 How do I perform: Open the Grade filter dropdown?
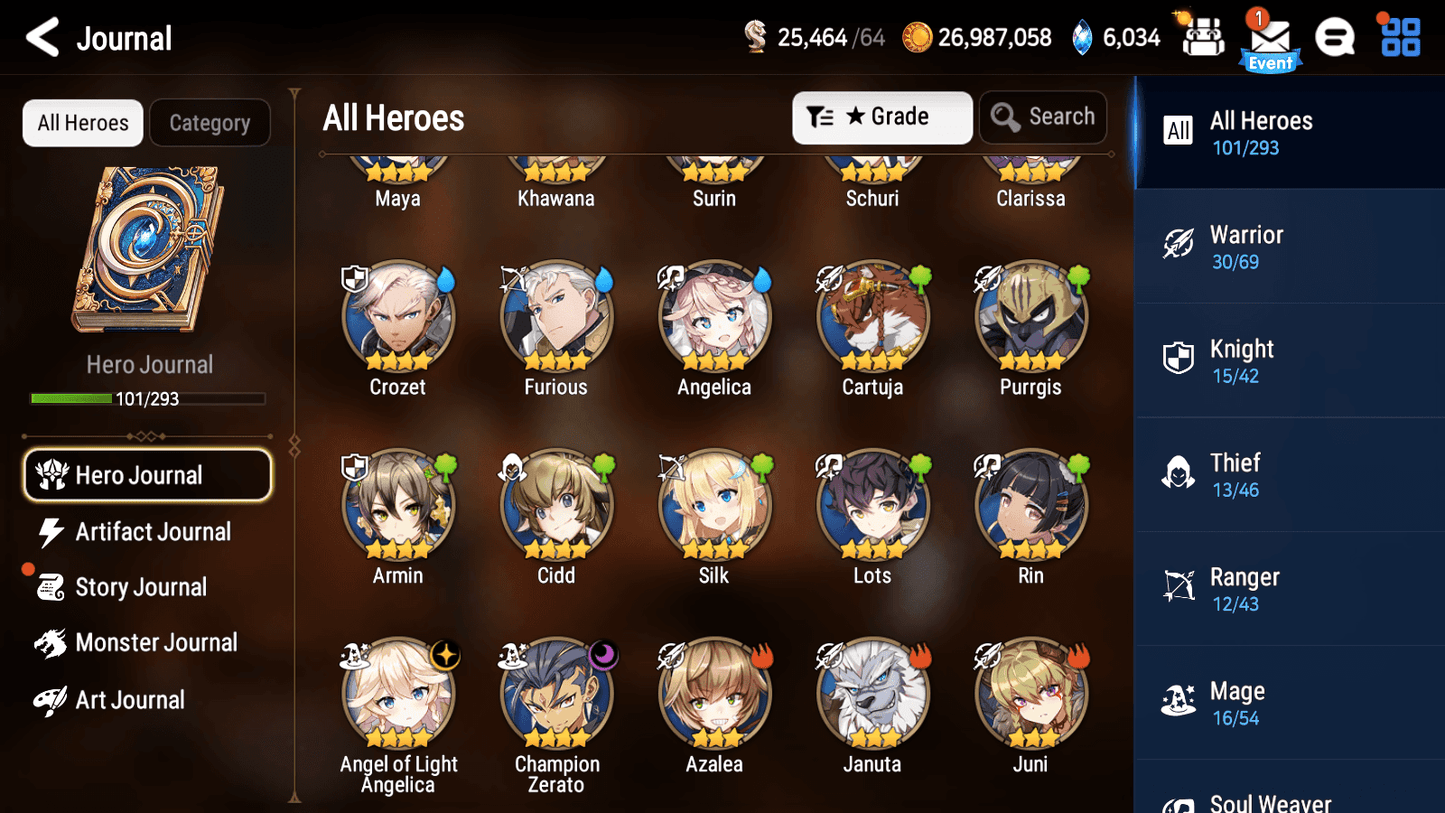882,117
